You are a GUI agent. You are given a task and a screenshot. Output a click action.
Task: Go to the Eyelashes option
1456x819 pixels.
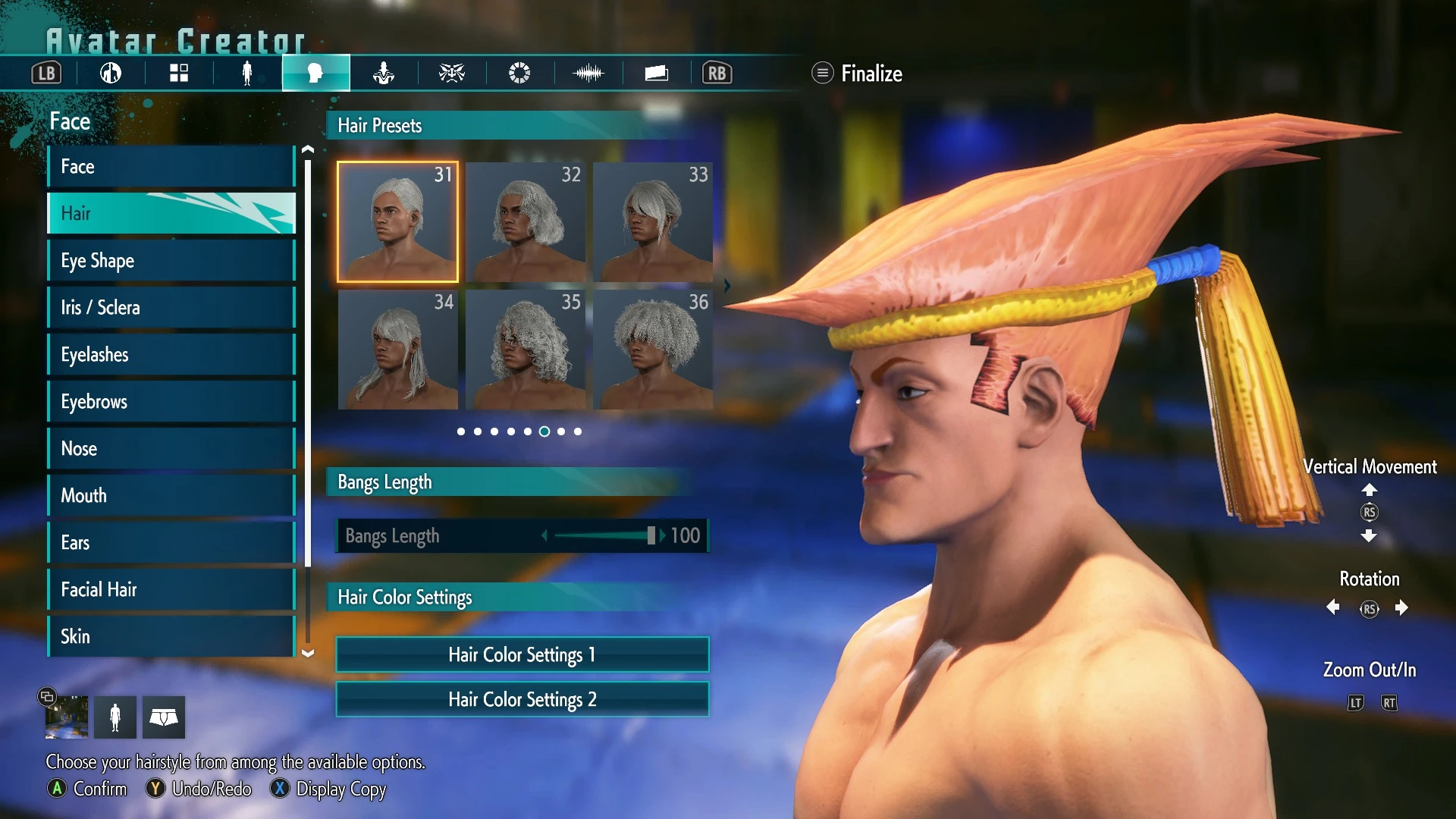tap(171, 355)
